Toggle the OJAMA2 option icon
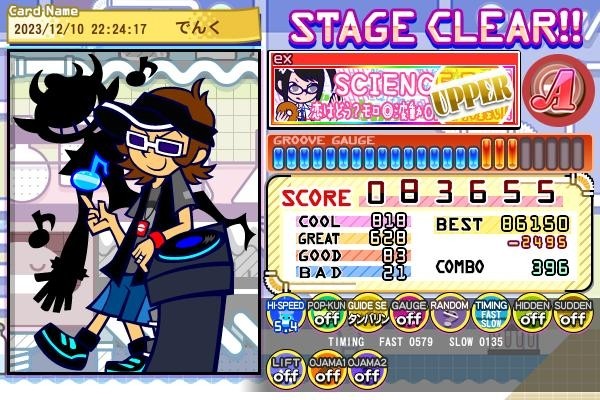This screenshot has width=600, height=400. point(367,372)
